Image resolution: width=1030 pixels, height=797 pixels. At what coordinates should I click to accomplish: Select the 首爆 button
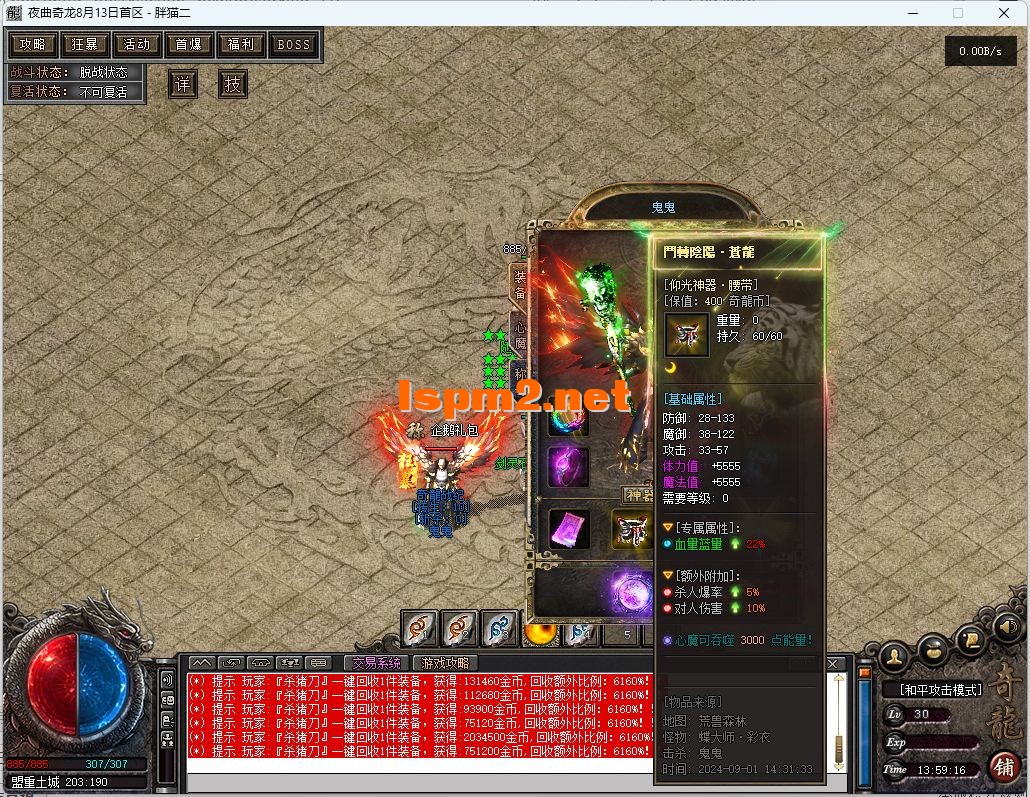pyautogui.click(x=189, y=44)
